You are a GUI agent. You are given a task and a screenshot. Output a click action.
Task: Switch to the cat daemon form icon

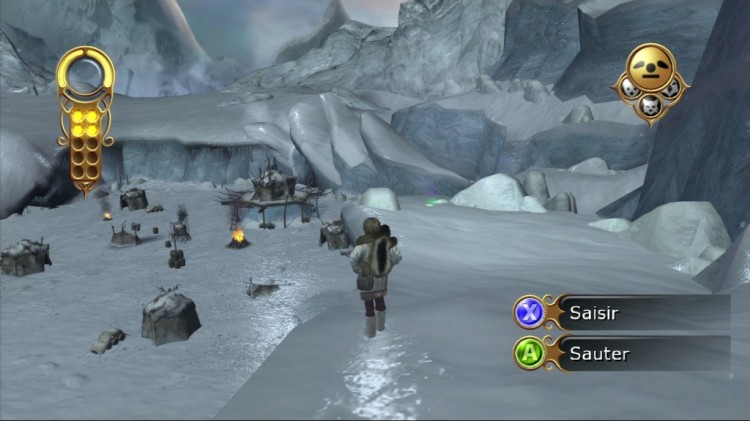(651, 106)
